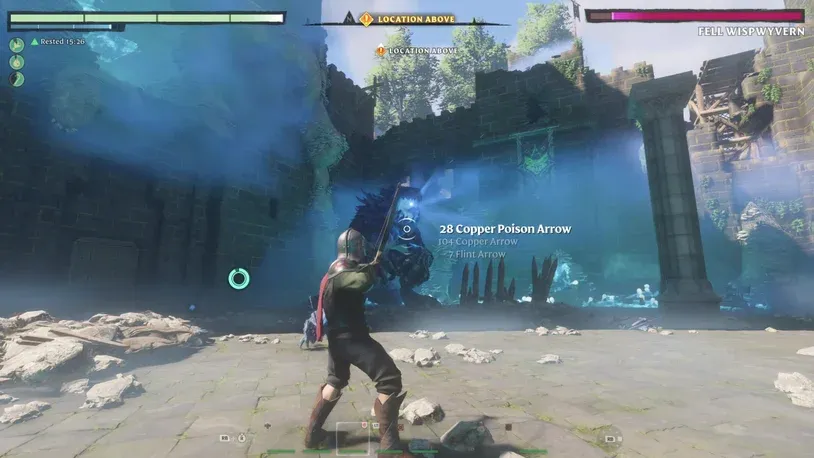
Task: Click the compass north indicator
Action: pyautogui.click(x=349, y=17)
